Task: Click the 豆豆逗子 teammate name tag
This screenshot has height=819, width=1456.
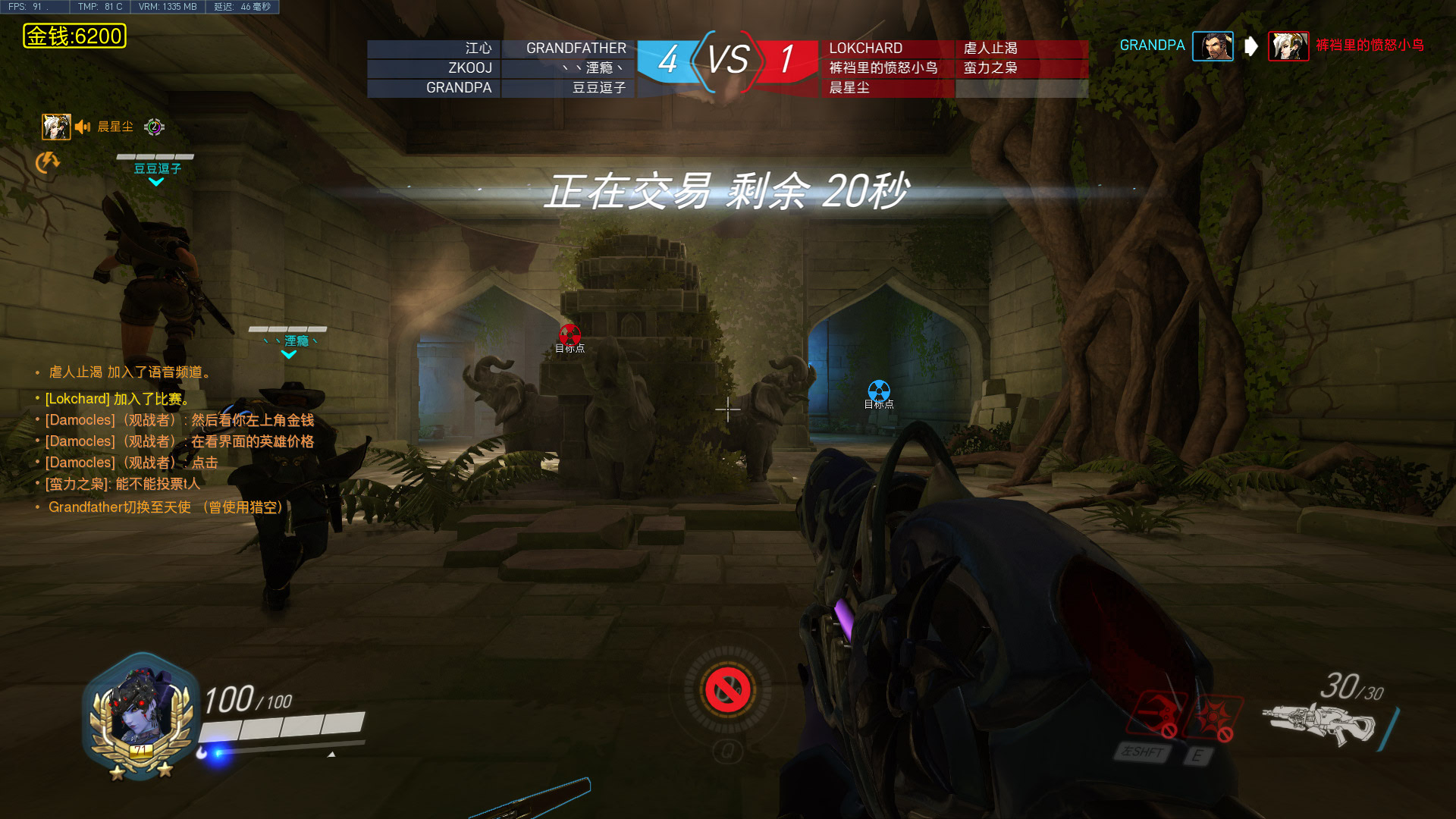Action: [x=157, y=168]
